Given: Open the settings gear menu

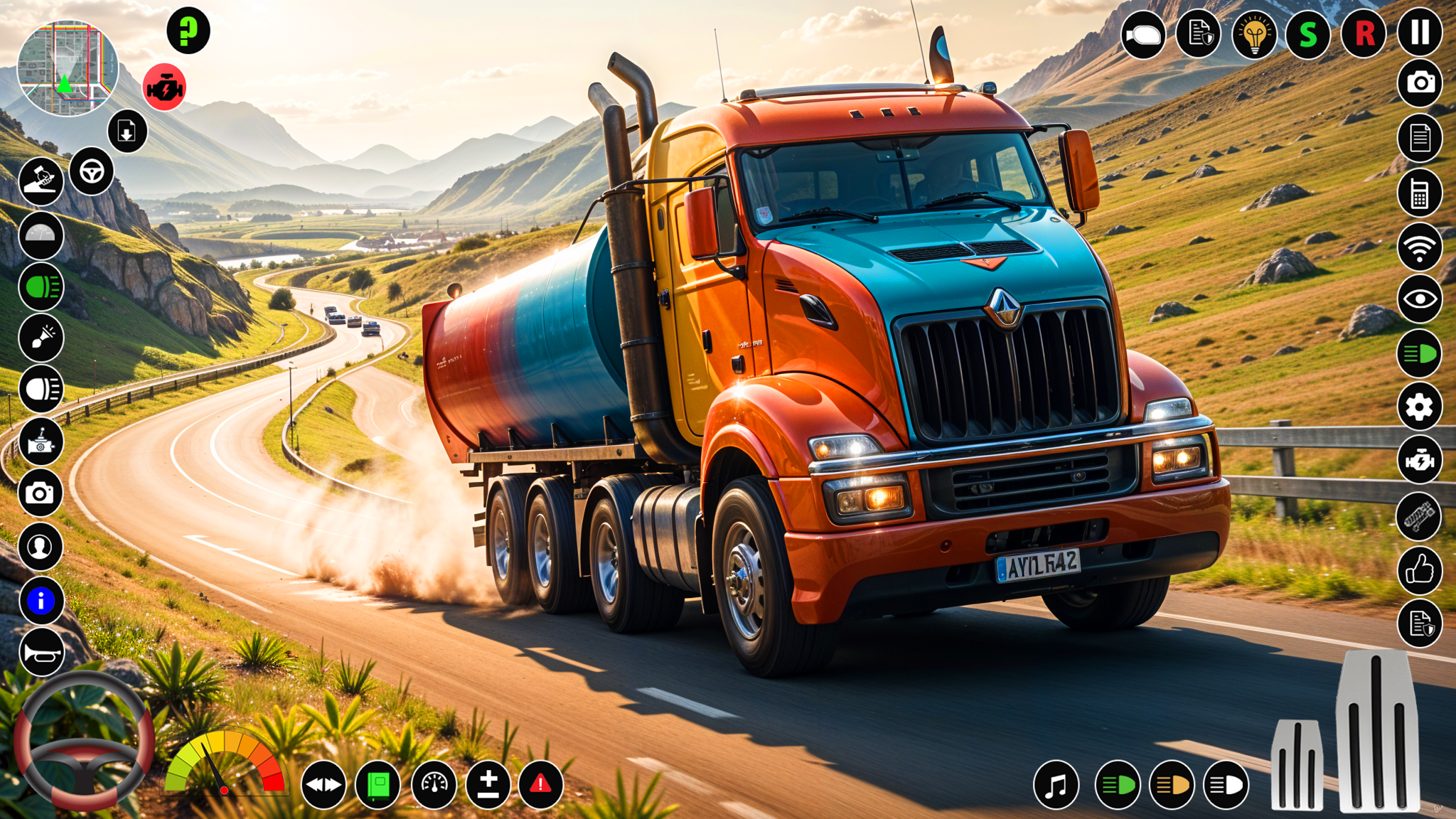Looking at the screenshot, I should (1420, 407).
